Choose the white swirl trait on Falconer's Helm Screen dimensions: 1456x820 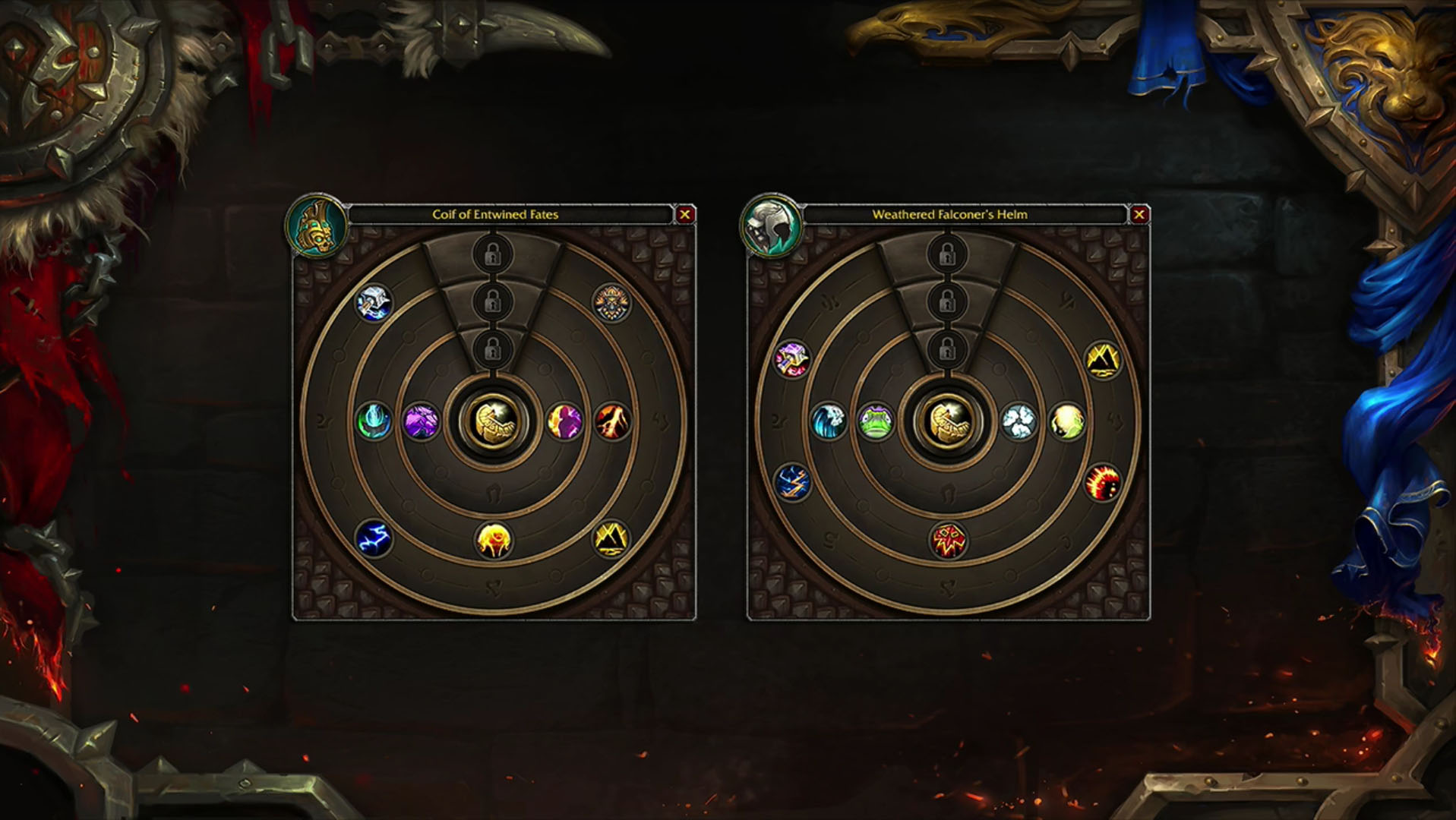(x=1019, y=421)
